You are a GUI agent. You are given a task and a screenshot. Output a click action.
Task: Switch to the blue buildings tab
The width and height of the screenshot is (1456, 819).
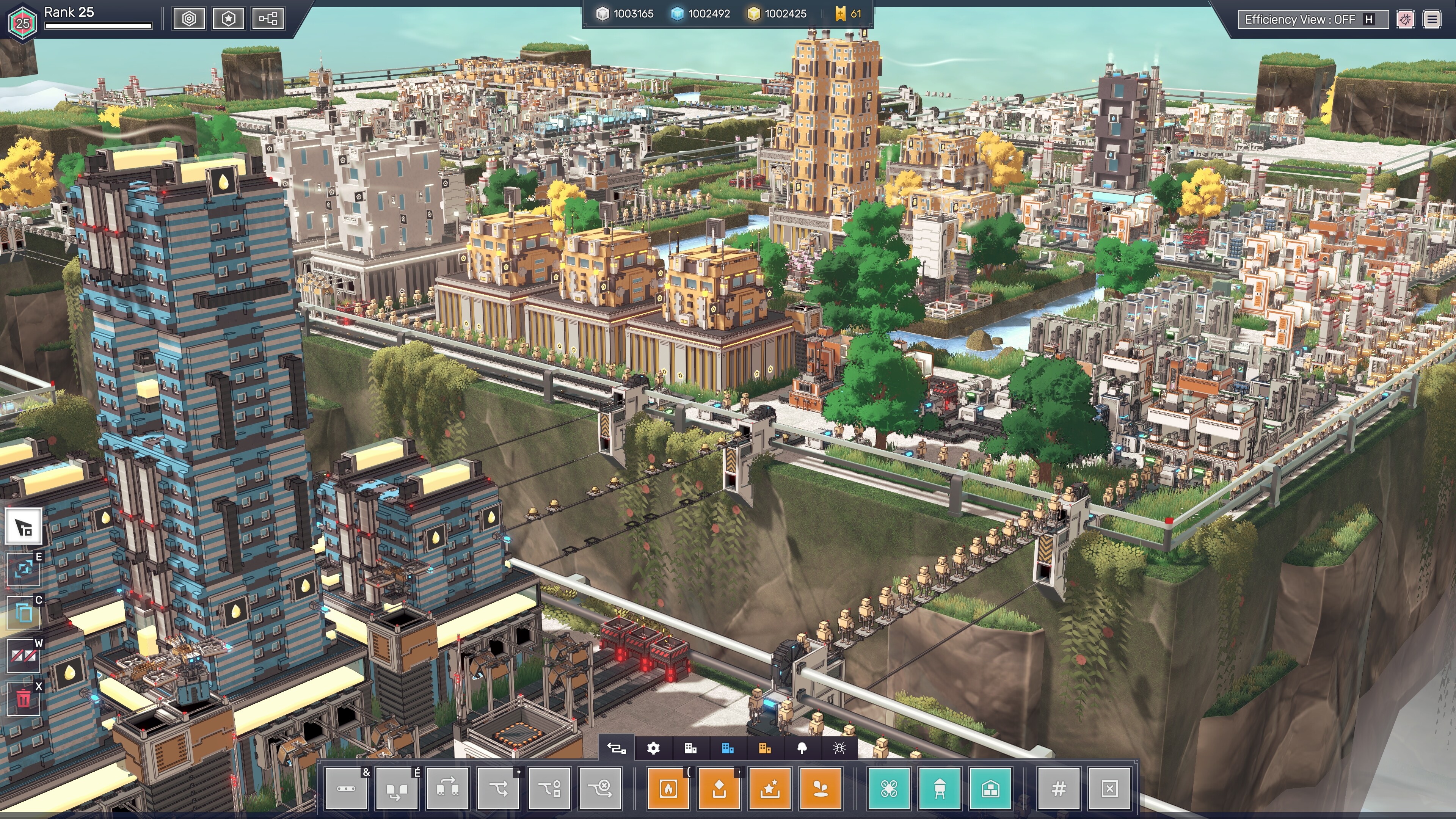point(728,748)
